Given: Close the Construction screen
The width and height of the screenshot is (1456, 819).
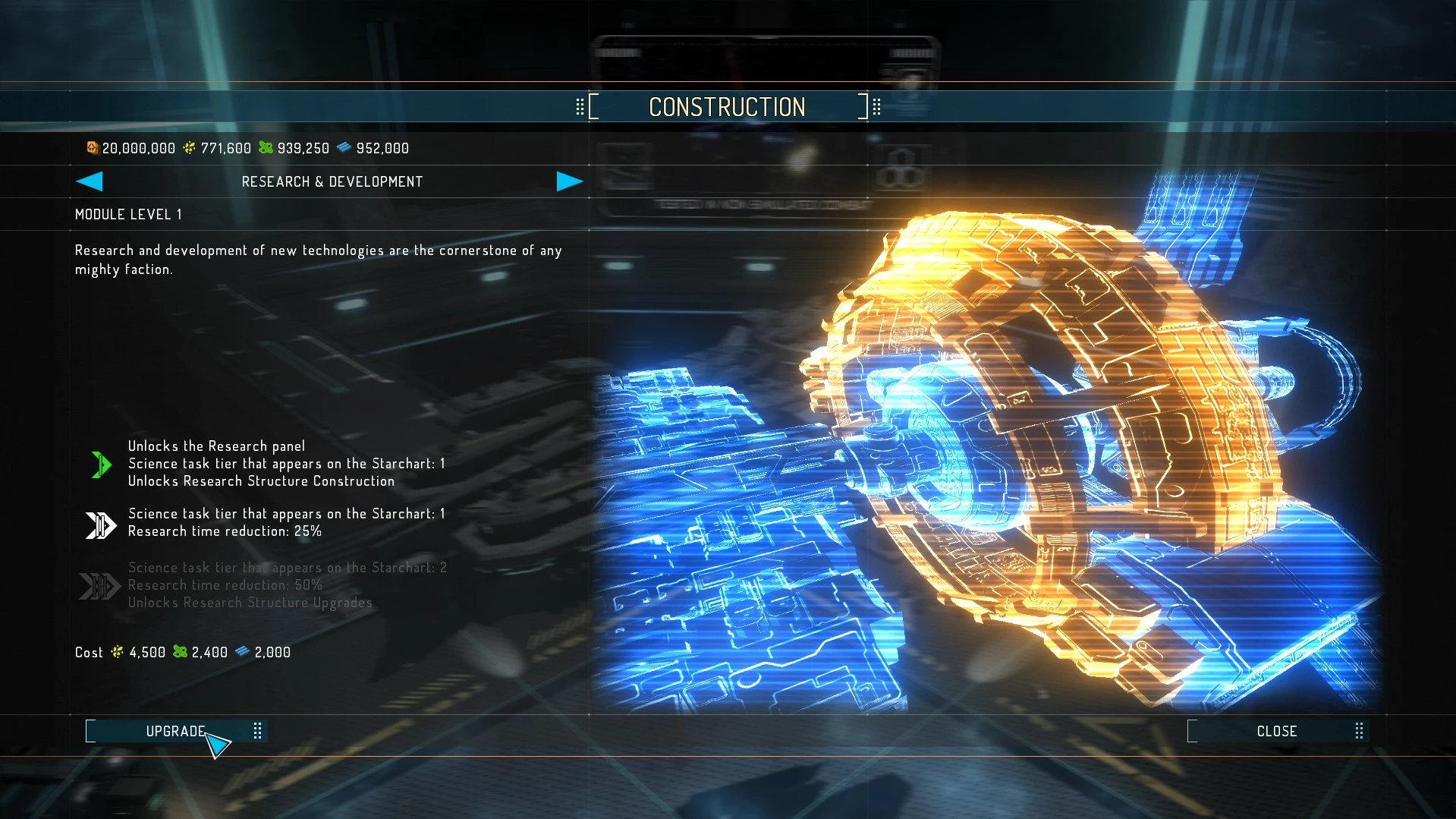Looking at the screenshot, I should tap(1276, 731).
